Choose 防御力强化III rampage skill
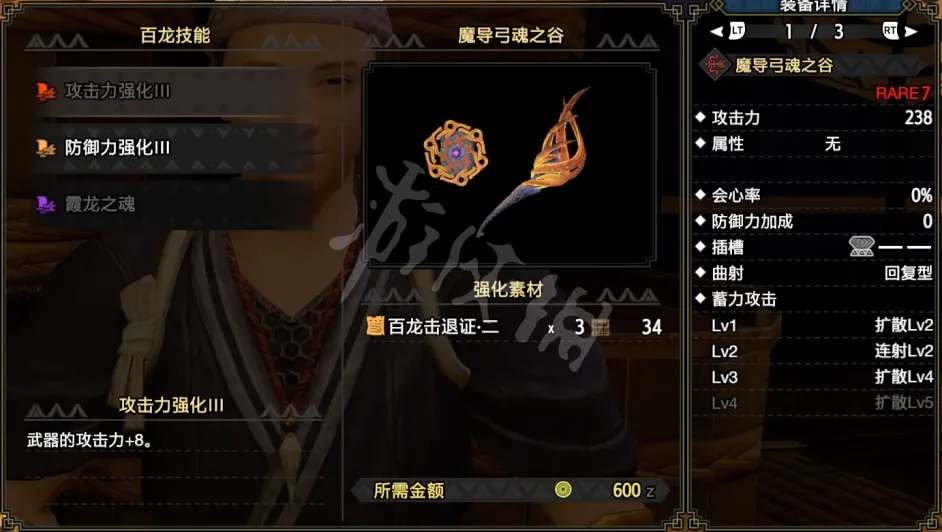Viewport: 942px width, 532px height. tap(117, 148)
